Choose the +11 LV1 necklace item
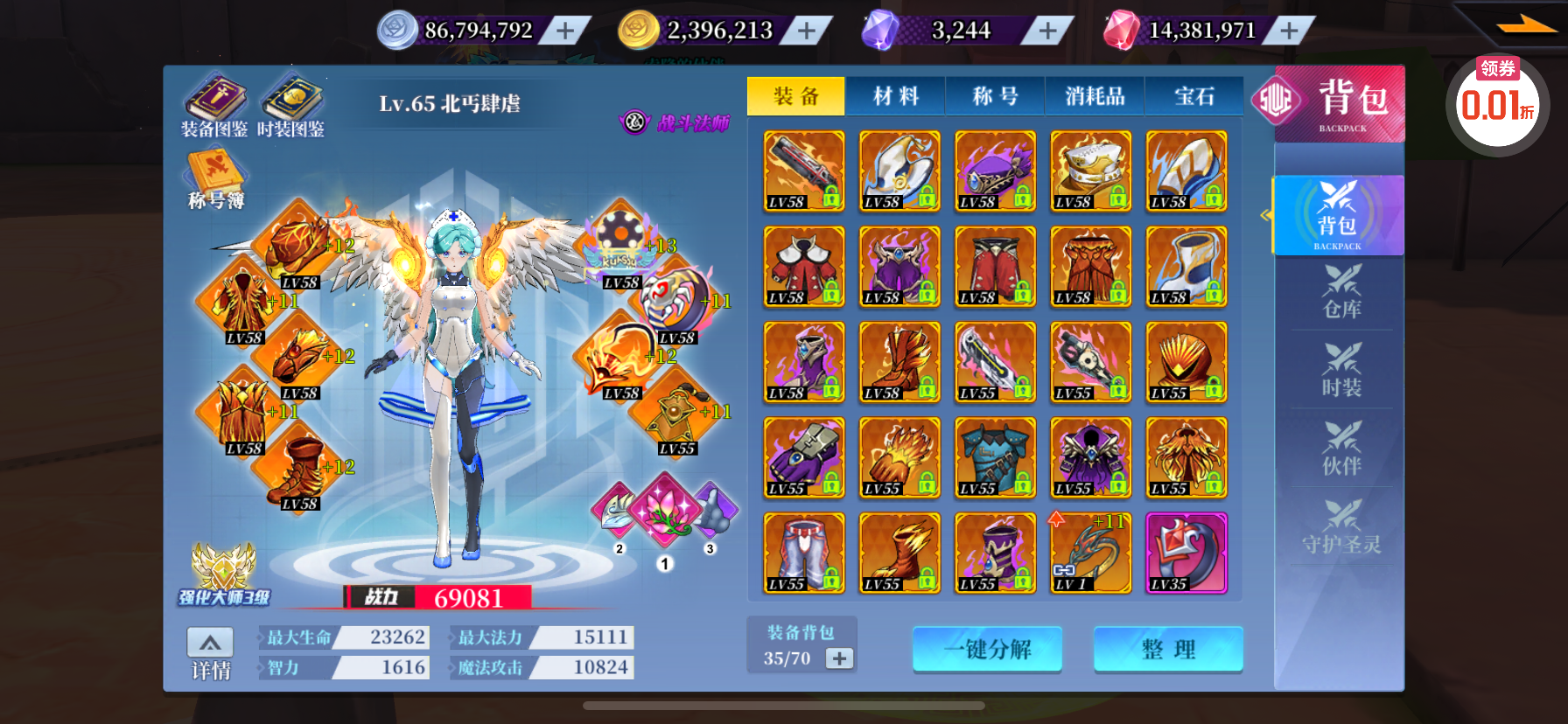Viewport: 1568px width, 724px height. click(1090, 553)
